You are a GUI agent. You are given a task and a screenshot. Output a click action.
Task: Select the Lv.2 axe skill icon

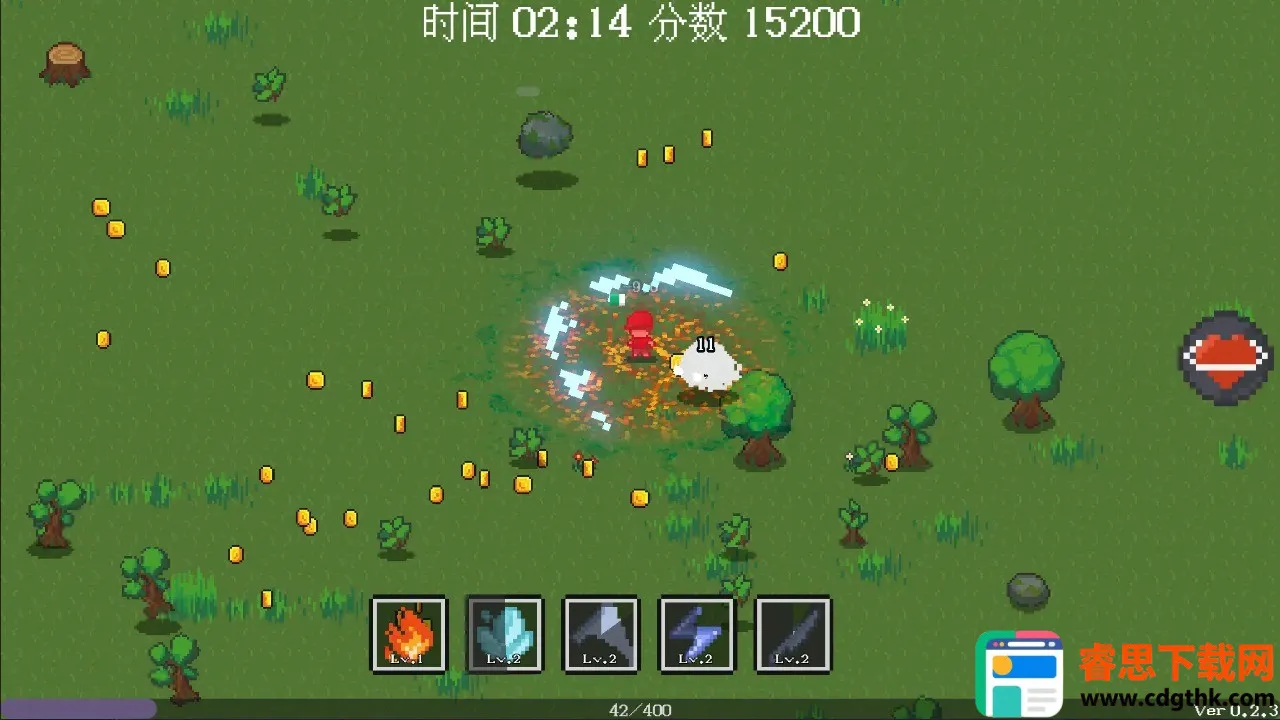[x=601, y=634]
